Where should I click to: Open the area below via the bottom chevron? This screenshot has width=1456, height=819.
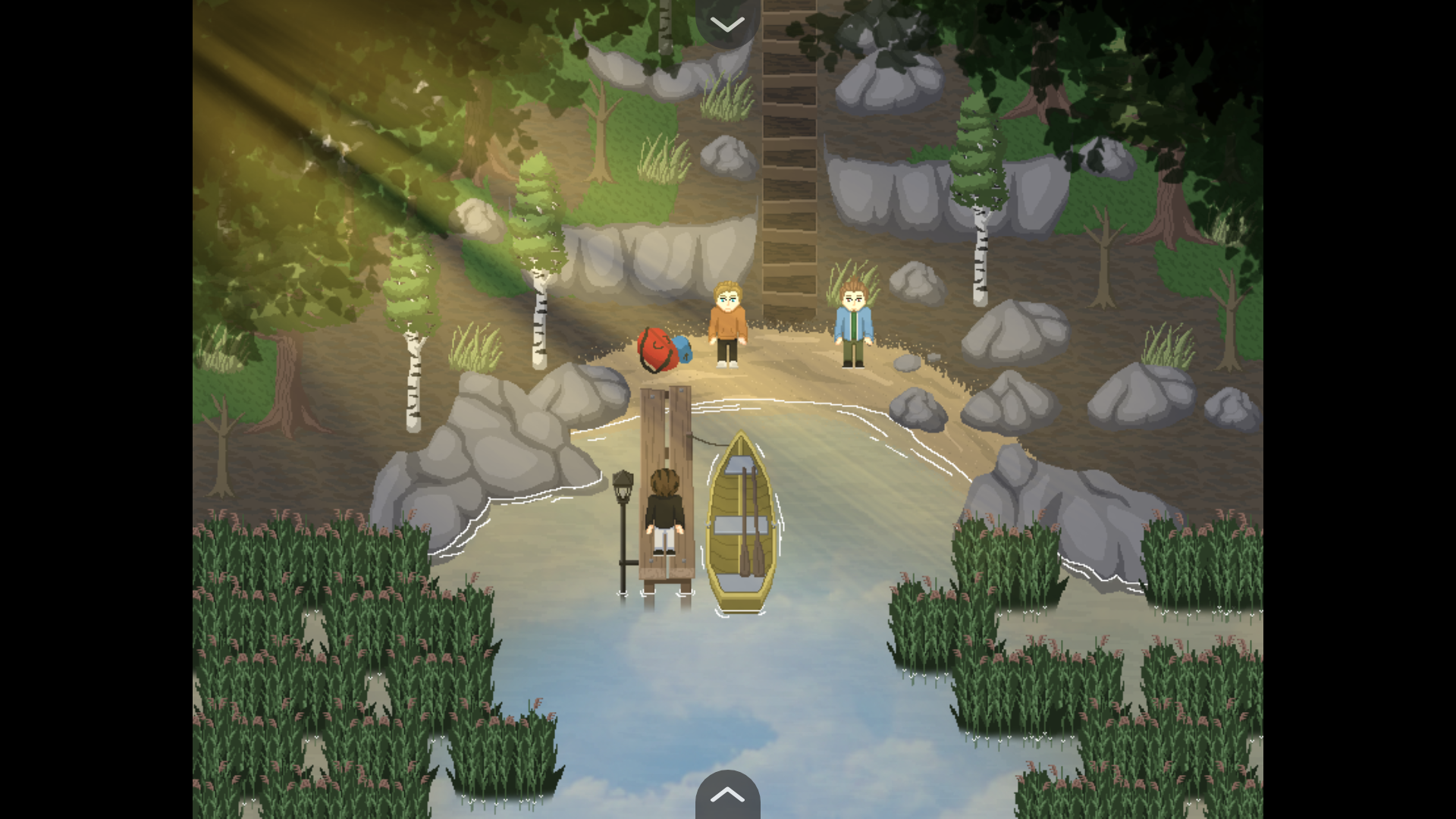(x=727, y=795)
